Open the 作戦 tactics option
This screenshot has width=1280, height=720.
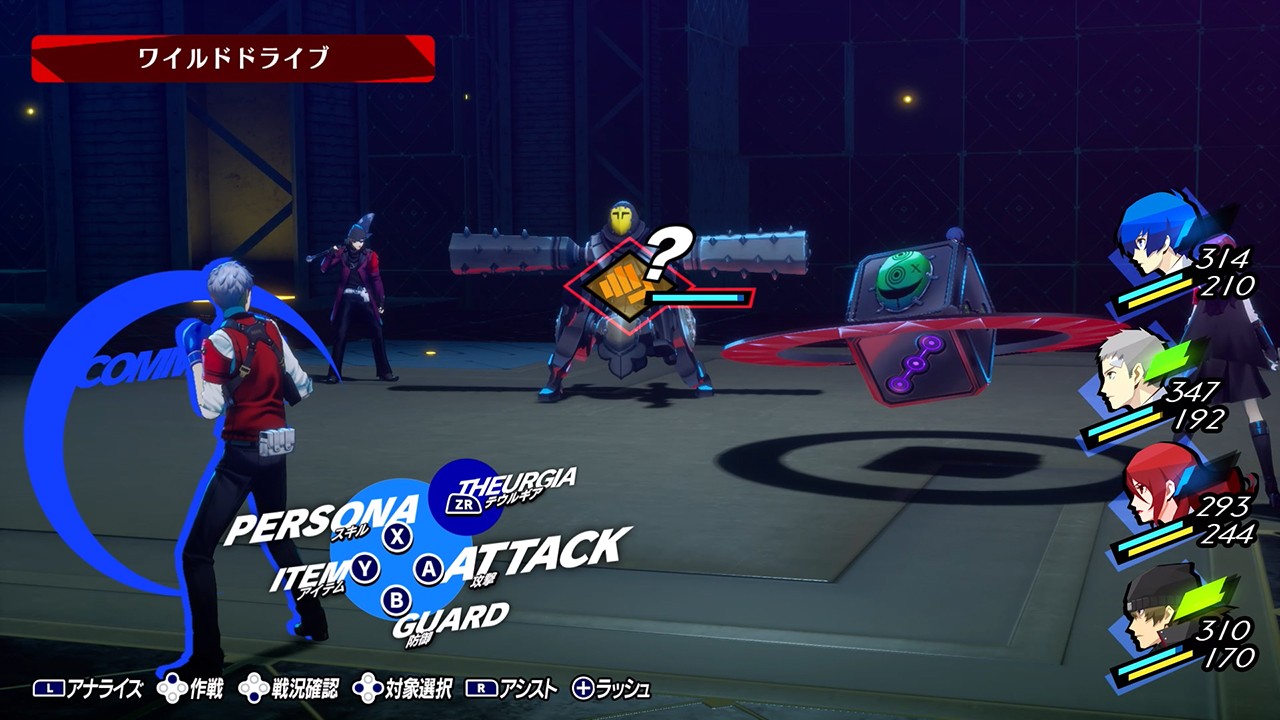(x=191, y=689)
